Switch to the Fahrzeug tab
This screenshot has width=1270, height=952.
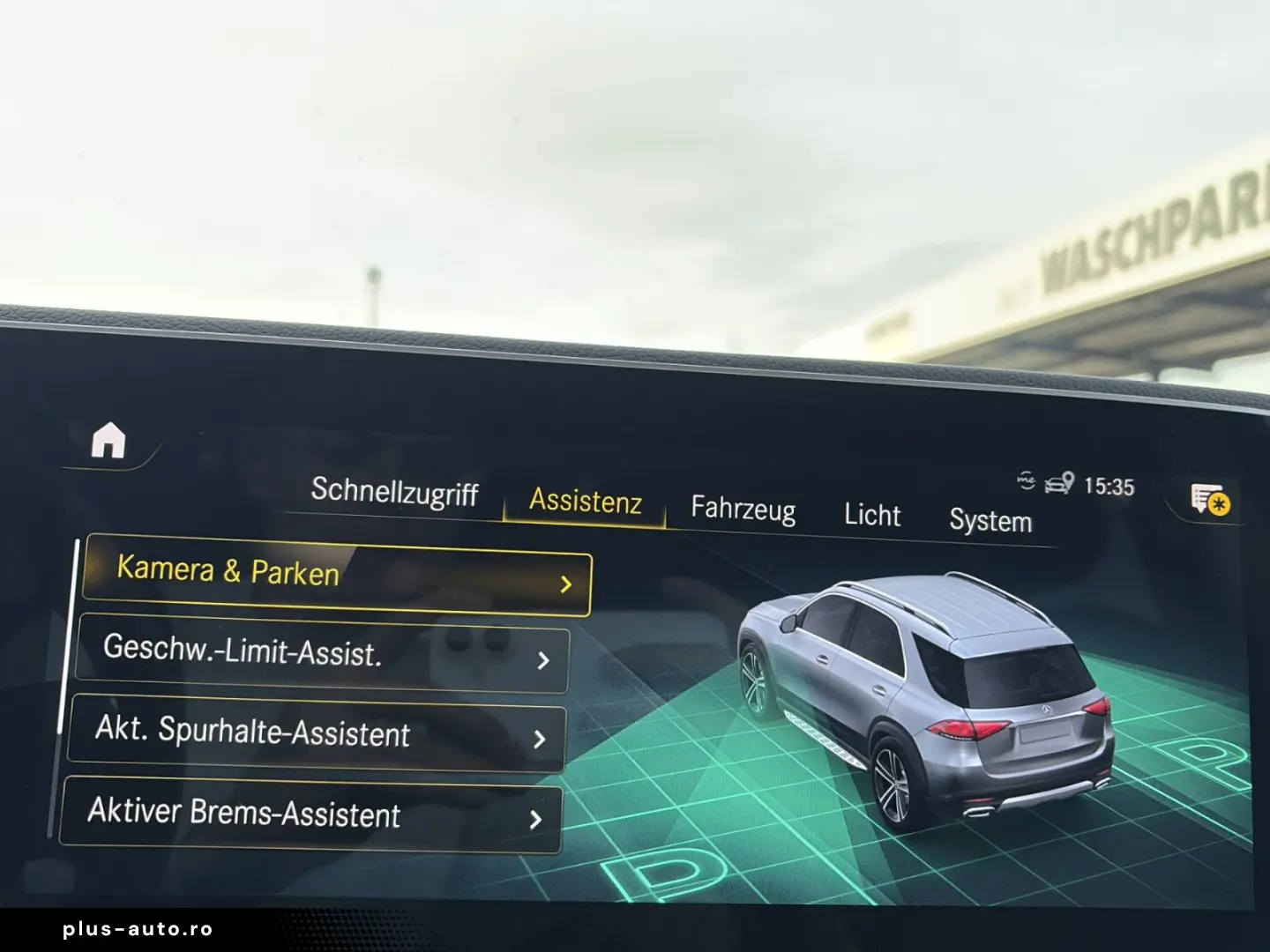[x=743, y=509]
